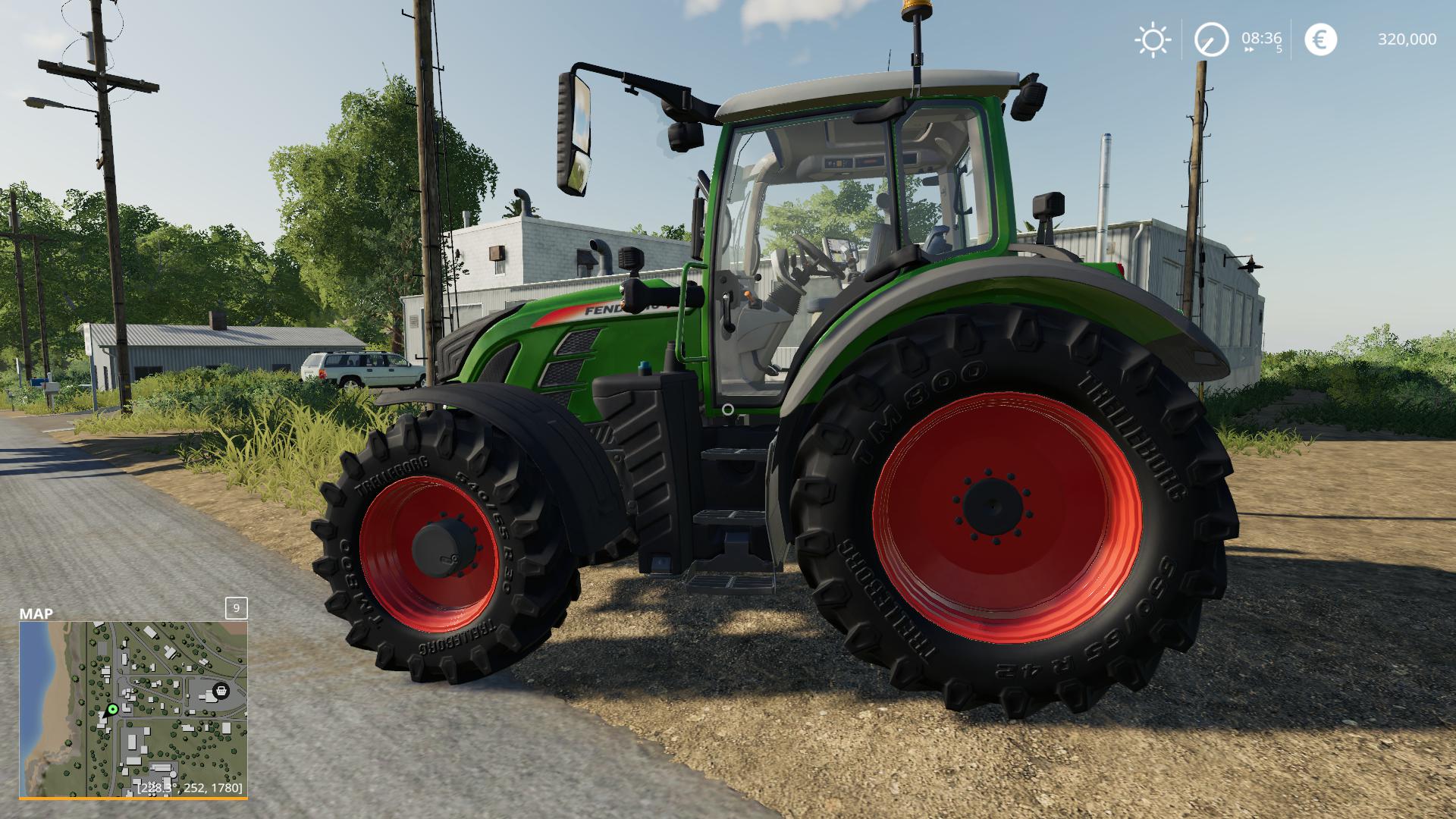This screenshot has height=819, width=1456.
Task: Click the green player marker on the minimap
Action: (x=113, y=710)
